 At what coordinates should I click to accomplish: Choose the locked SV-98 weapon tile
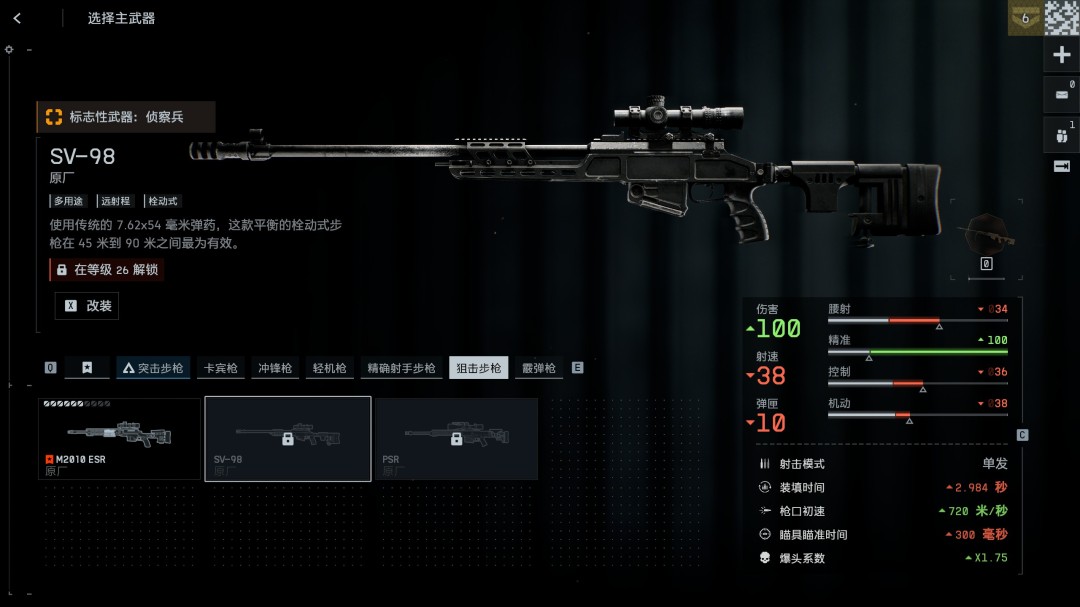pos(288,438)
